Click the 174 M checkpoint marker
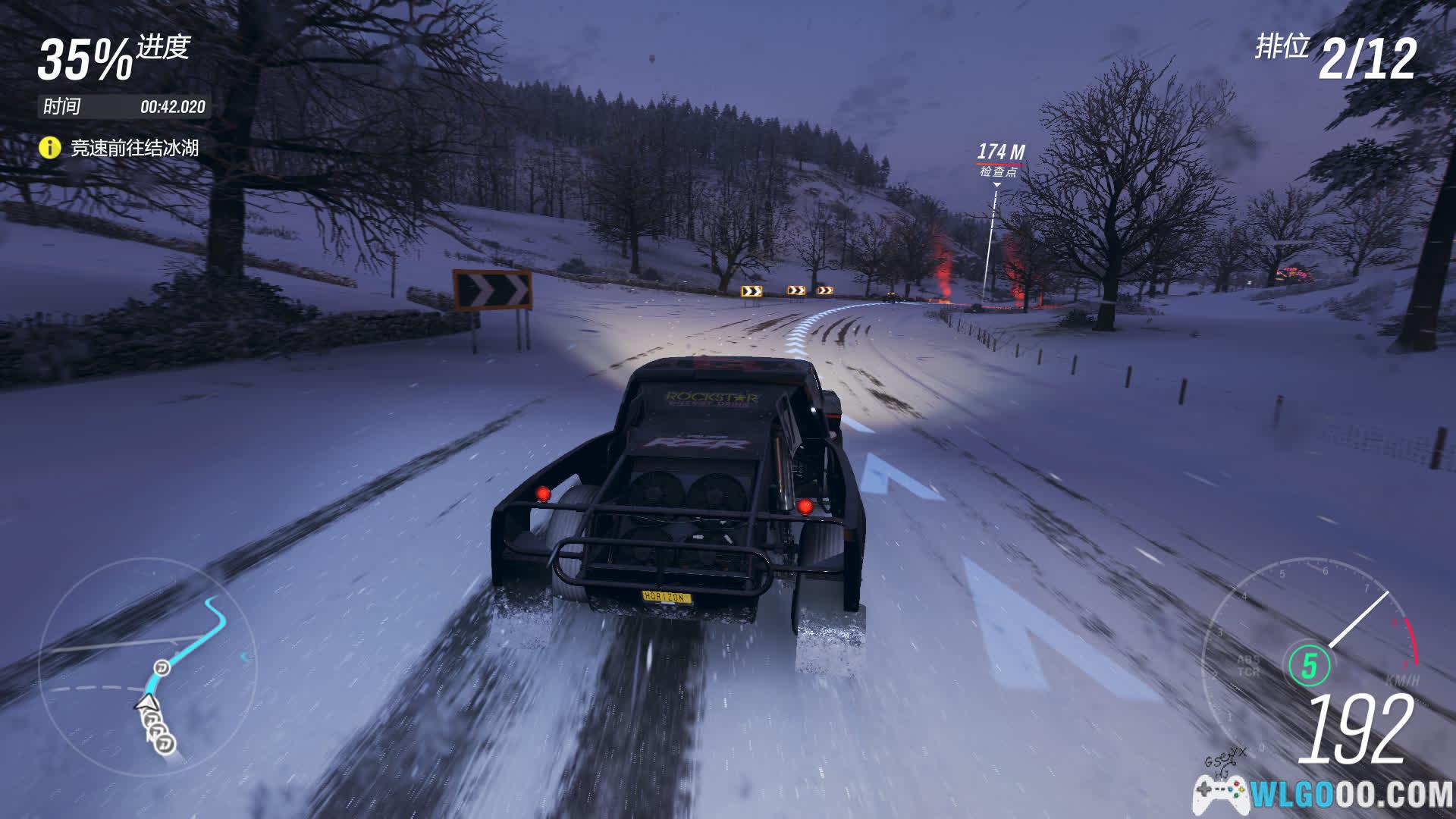 999,159
